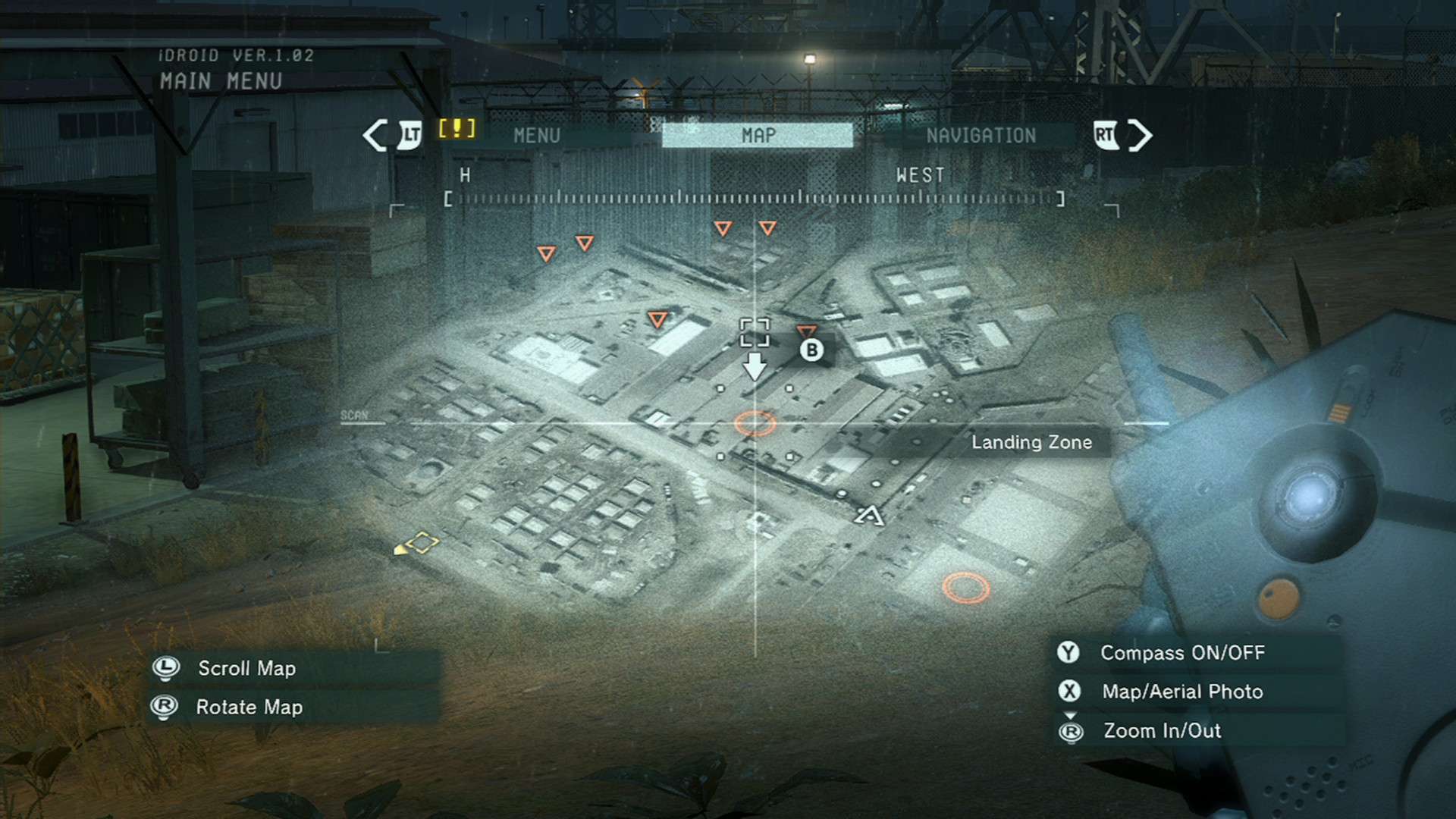Activate the SCAN function on the map
The image size is (1456, 819).
click(354, 416)
